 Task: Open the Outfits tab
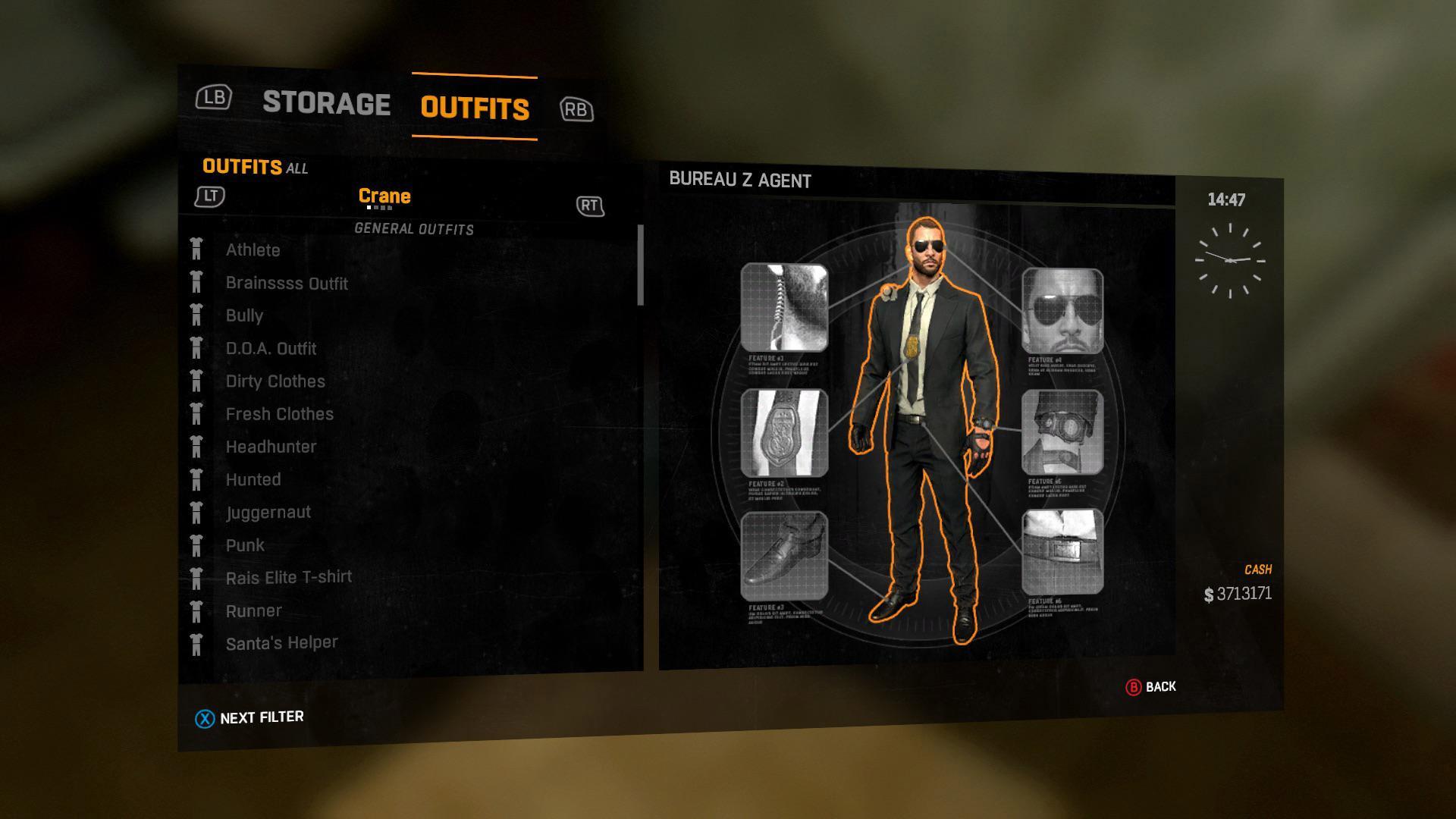tap(475, 108)
